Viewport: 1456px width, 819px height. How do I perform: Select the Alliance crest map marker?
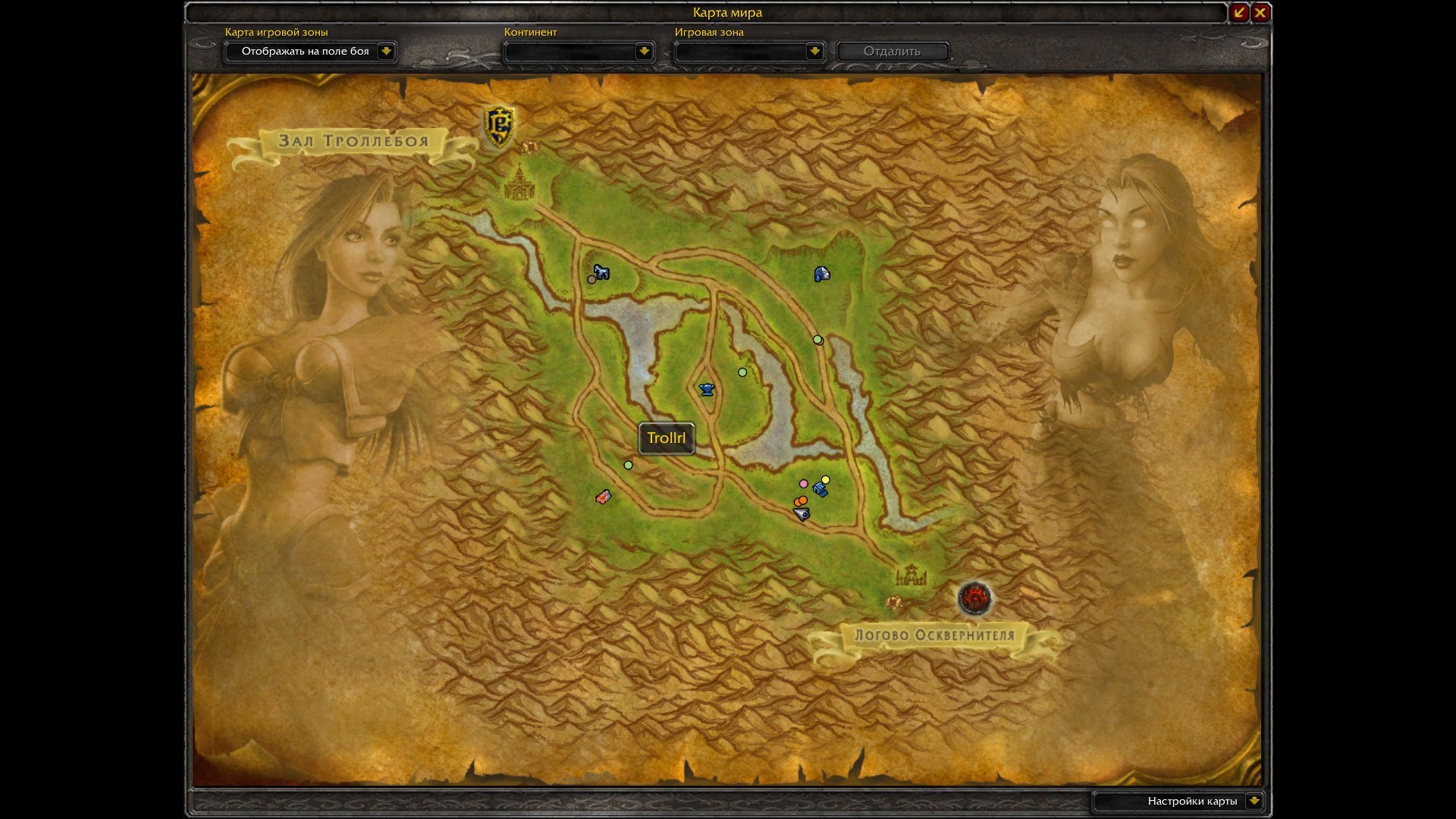click(x=499, y=125)
